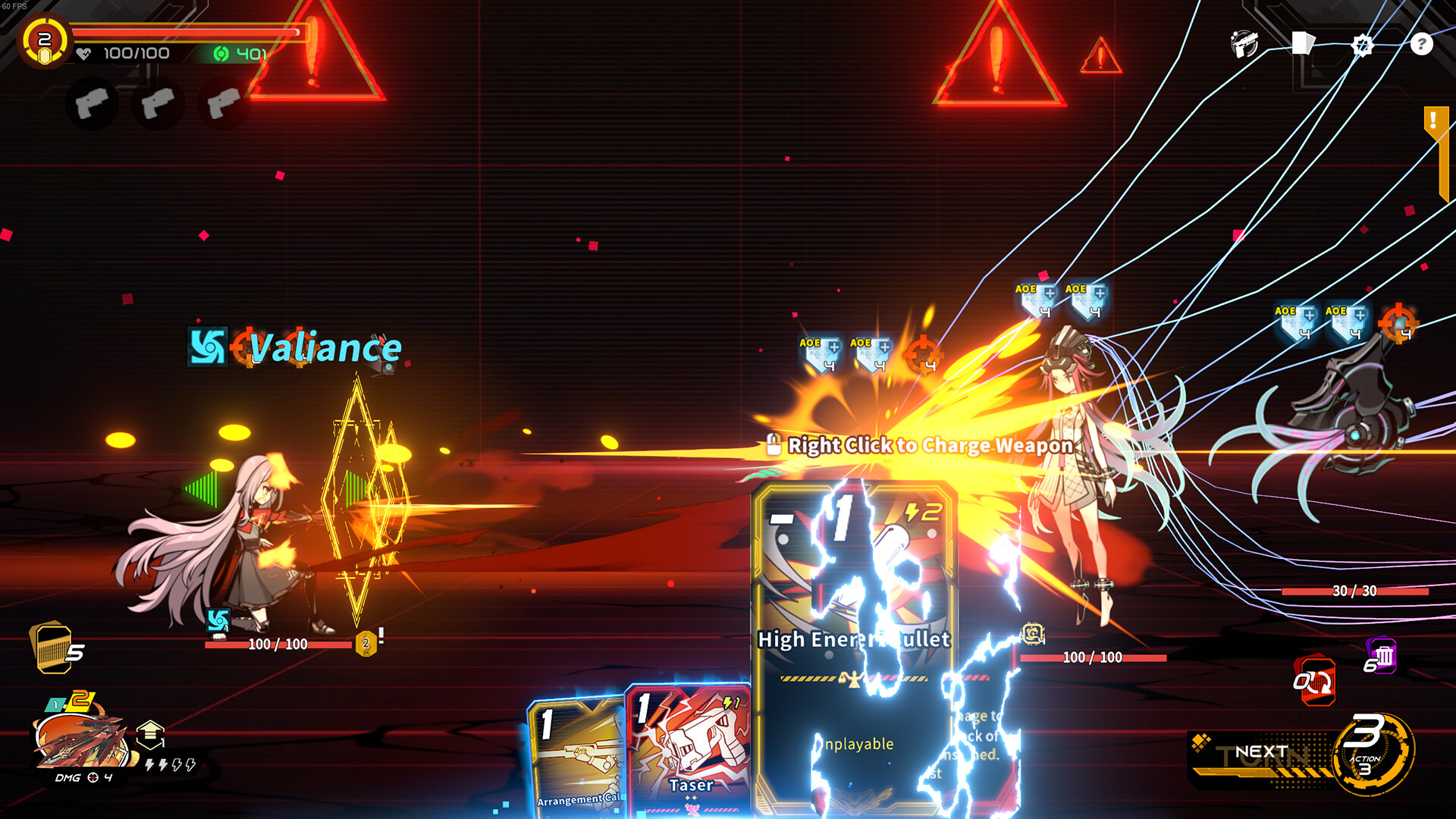Image resolution: width=1456 pixels, height=819 pixels.
Task: Select the first pistol slot below health bar
Action: click(x=92, y=102)
